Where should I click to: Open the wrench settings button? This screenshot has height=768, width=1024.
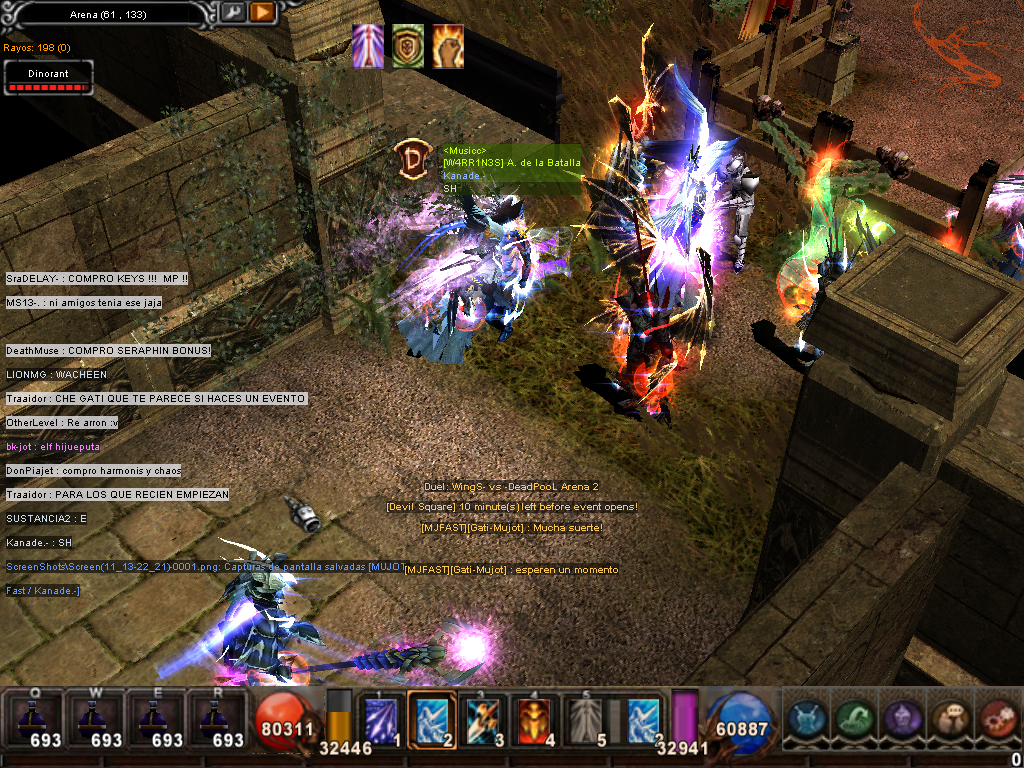[x=232, y=12]
